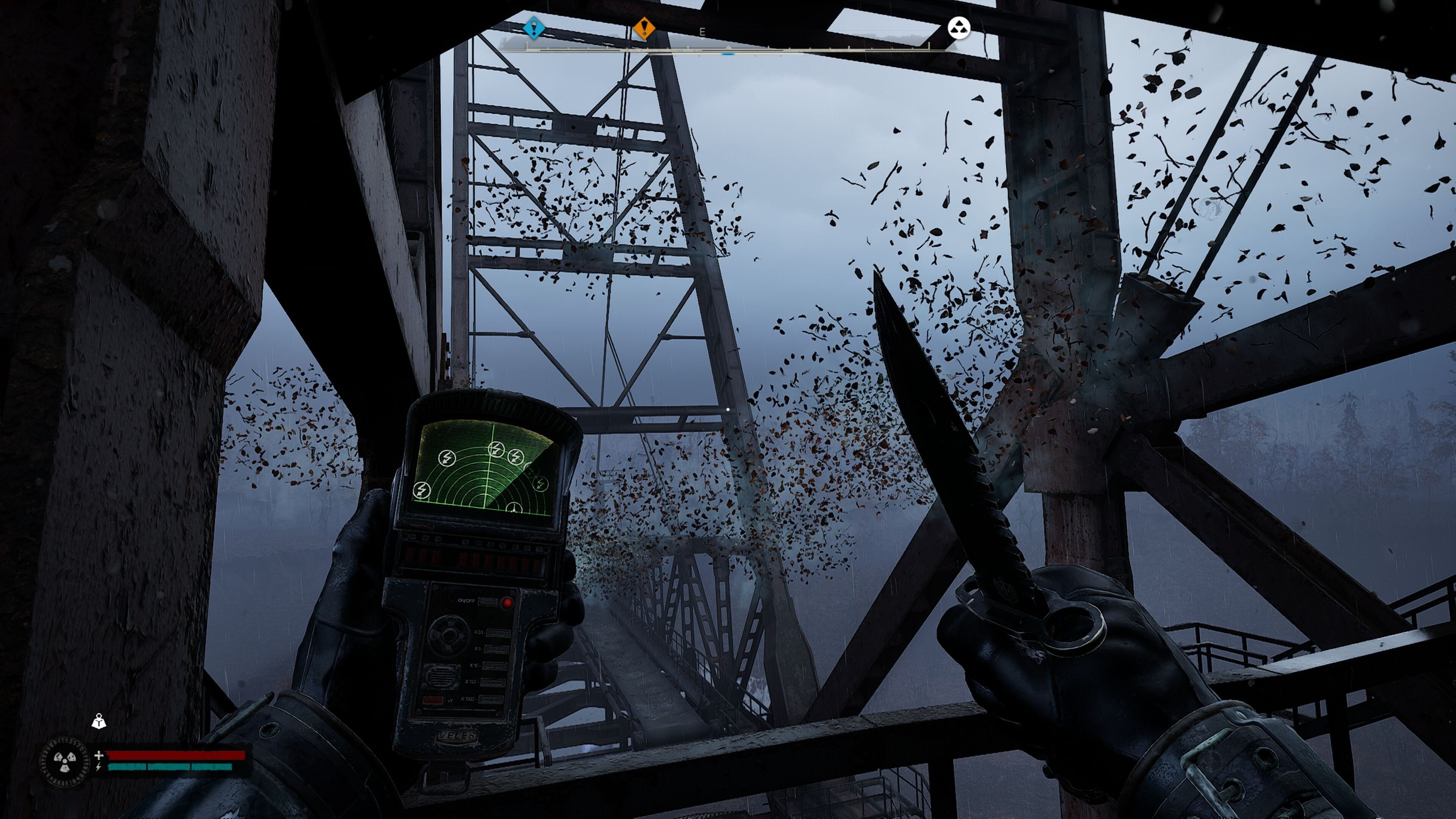Open the radiation trefoil dial indicator
The width and height of the screenshot is (1456, 819).
pyautogui.click(x=64, y=762)
